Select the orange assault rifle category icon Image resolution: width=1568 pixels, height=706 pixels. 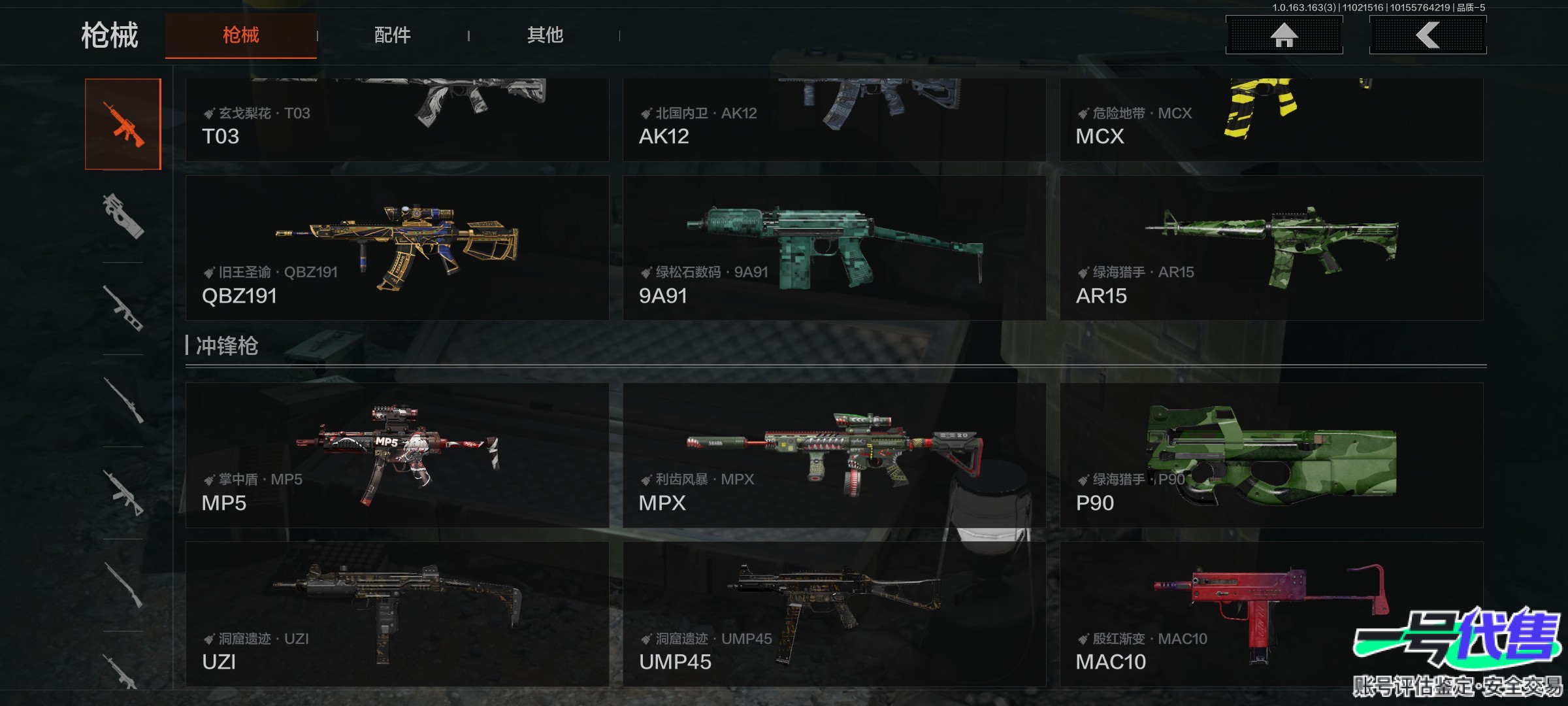point(123,124)
